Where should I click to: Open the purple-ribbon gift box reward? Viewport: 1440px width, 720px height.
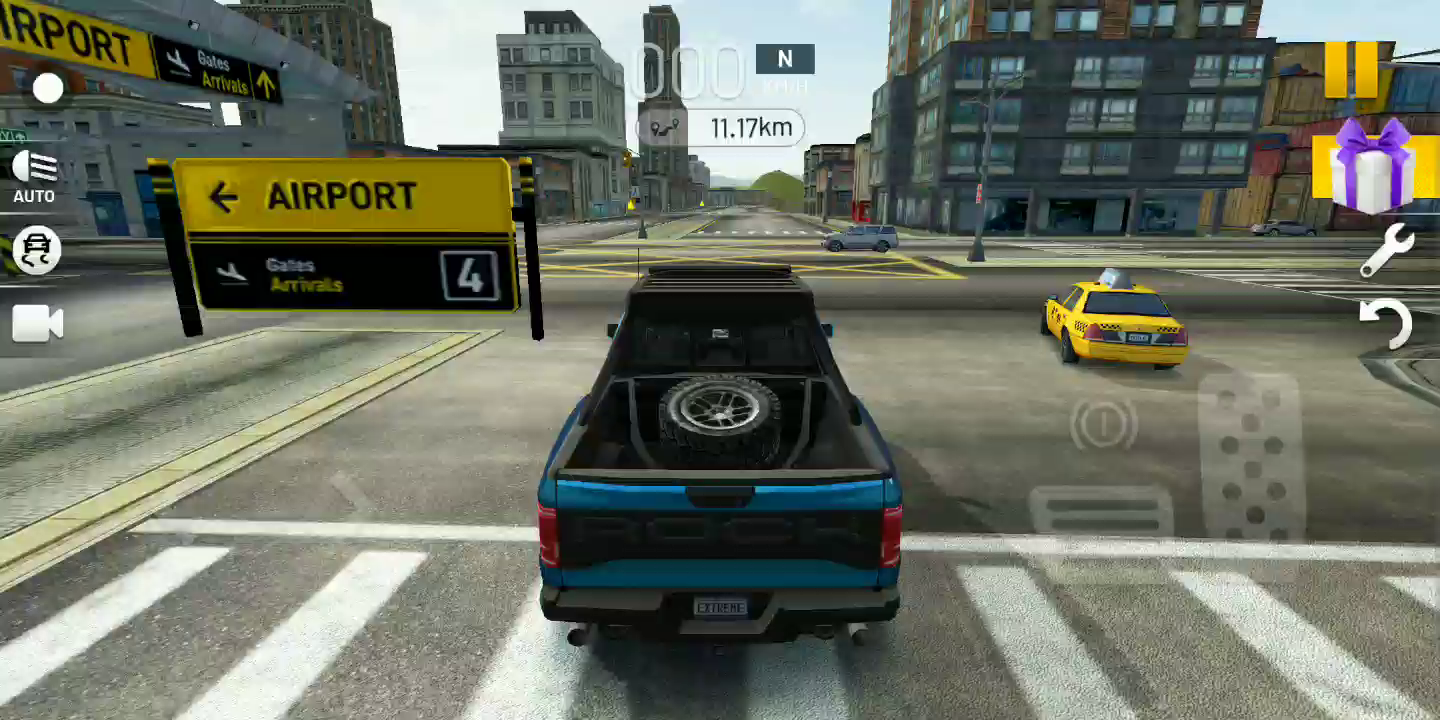pos(1362,166)
